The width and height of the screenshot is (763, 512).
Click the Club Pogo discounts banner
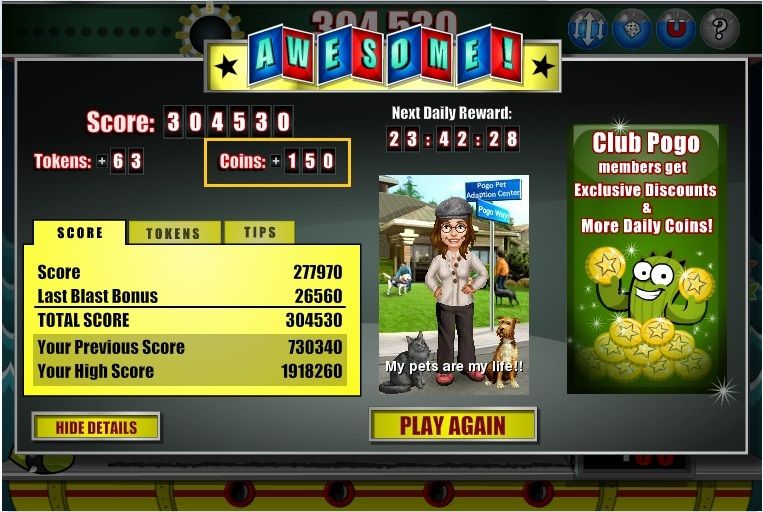[643, 259]
